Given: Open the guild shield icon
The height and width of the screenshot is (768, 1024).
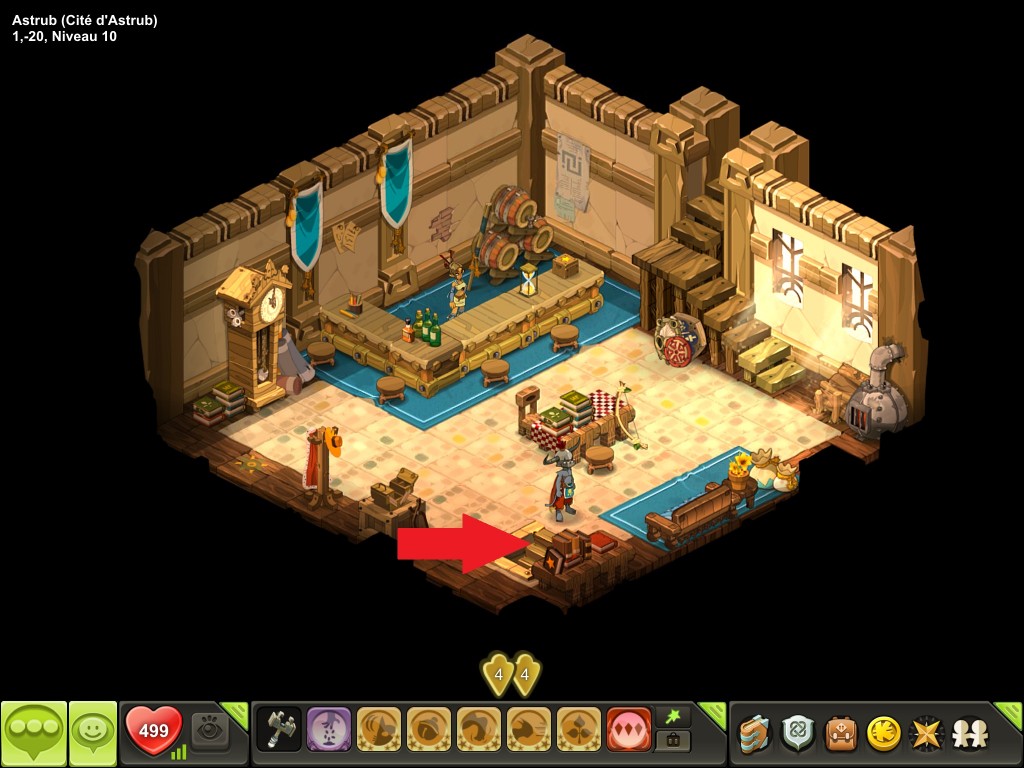Looking at the screenshot, I should pos(798,734).
